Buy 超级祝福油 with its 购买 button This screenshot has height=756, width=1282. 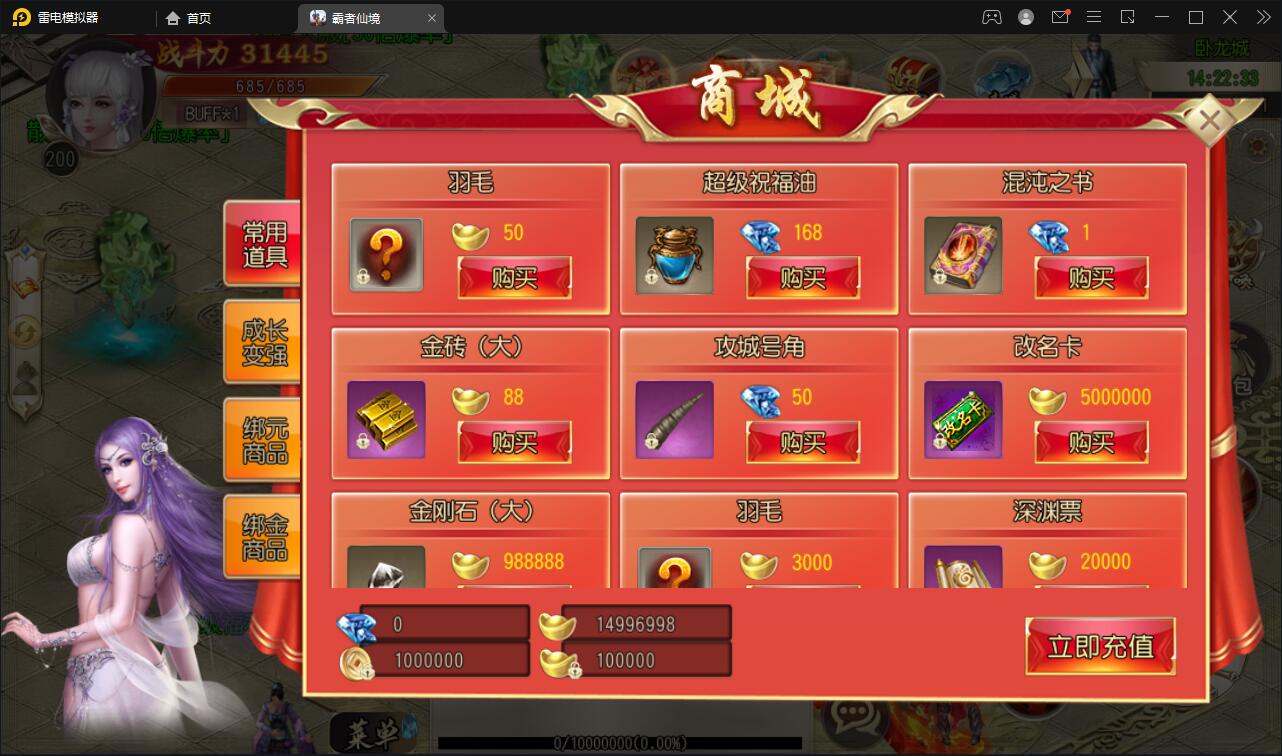(803, 279)
